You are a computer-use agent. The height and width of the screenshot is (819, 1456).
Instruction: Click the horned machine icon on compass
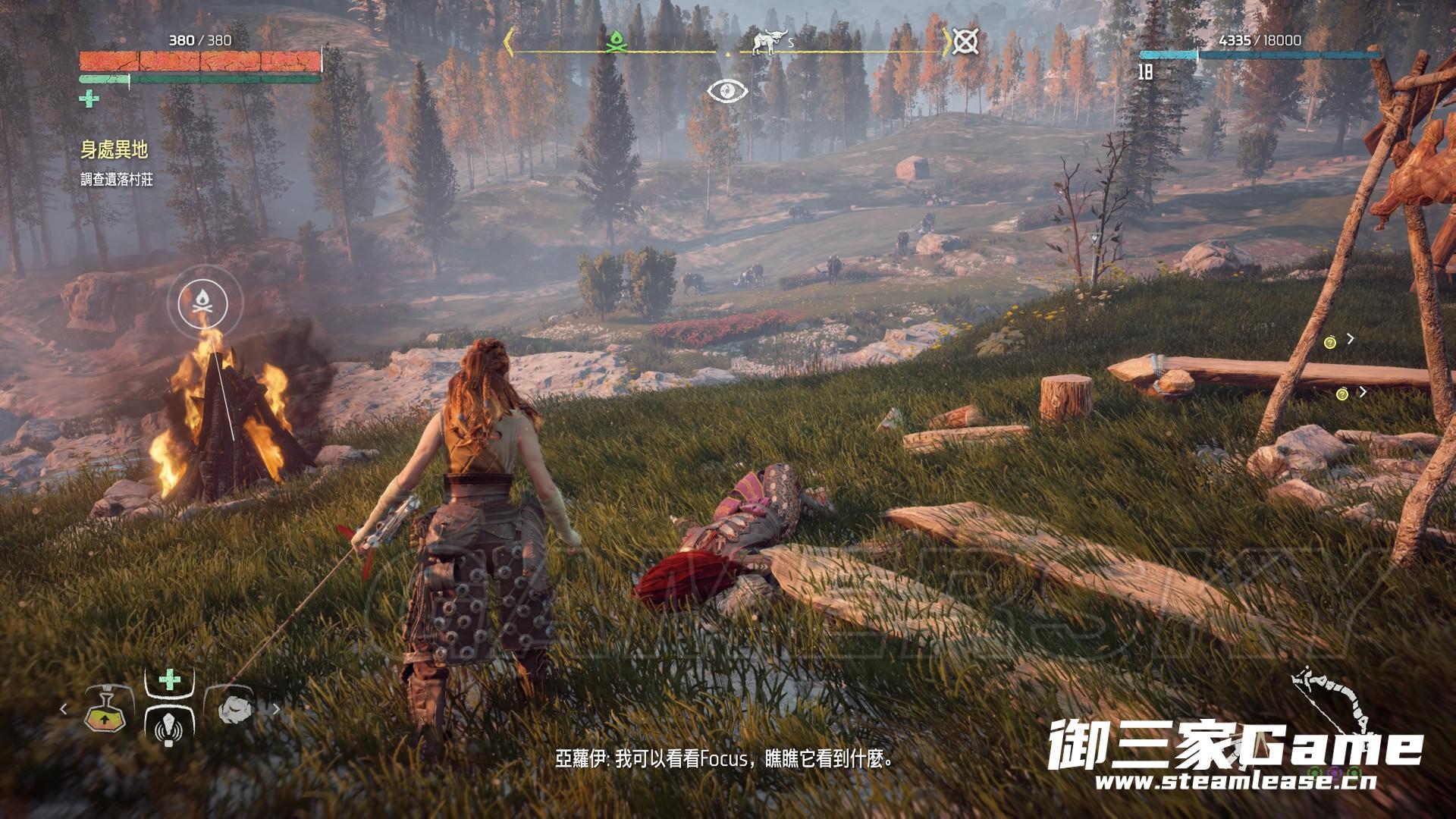pyautogui.click(x=768, y=43)
